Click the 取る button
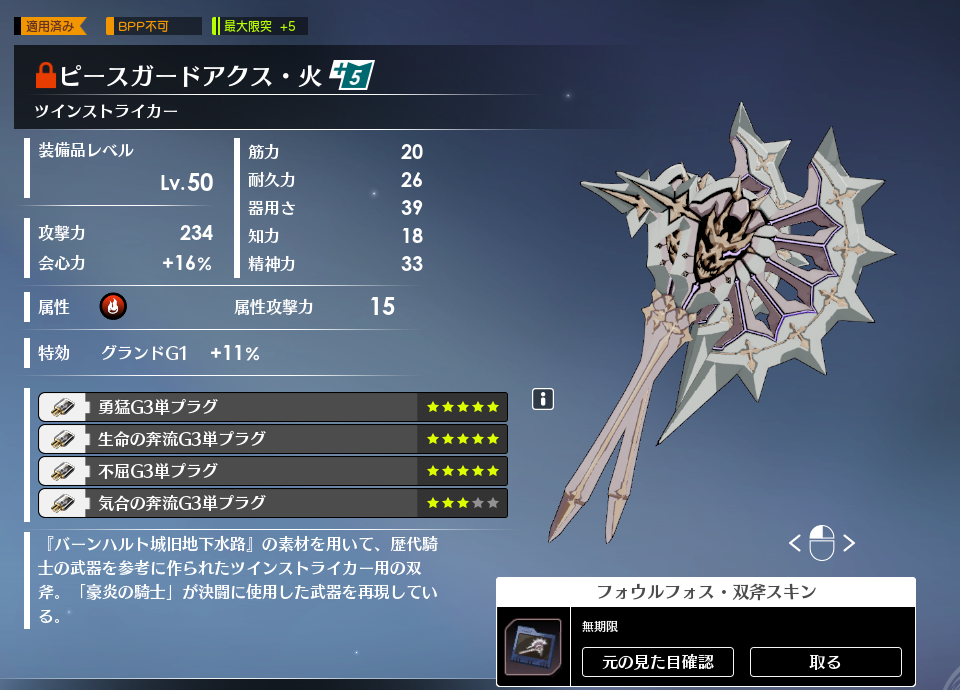 point(825,662)
